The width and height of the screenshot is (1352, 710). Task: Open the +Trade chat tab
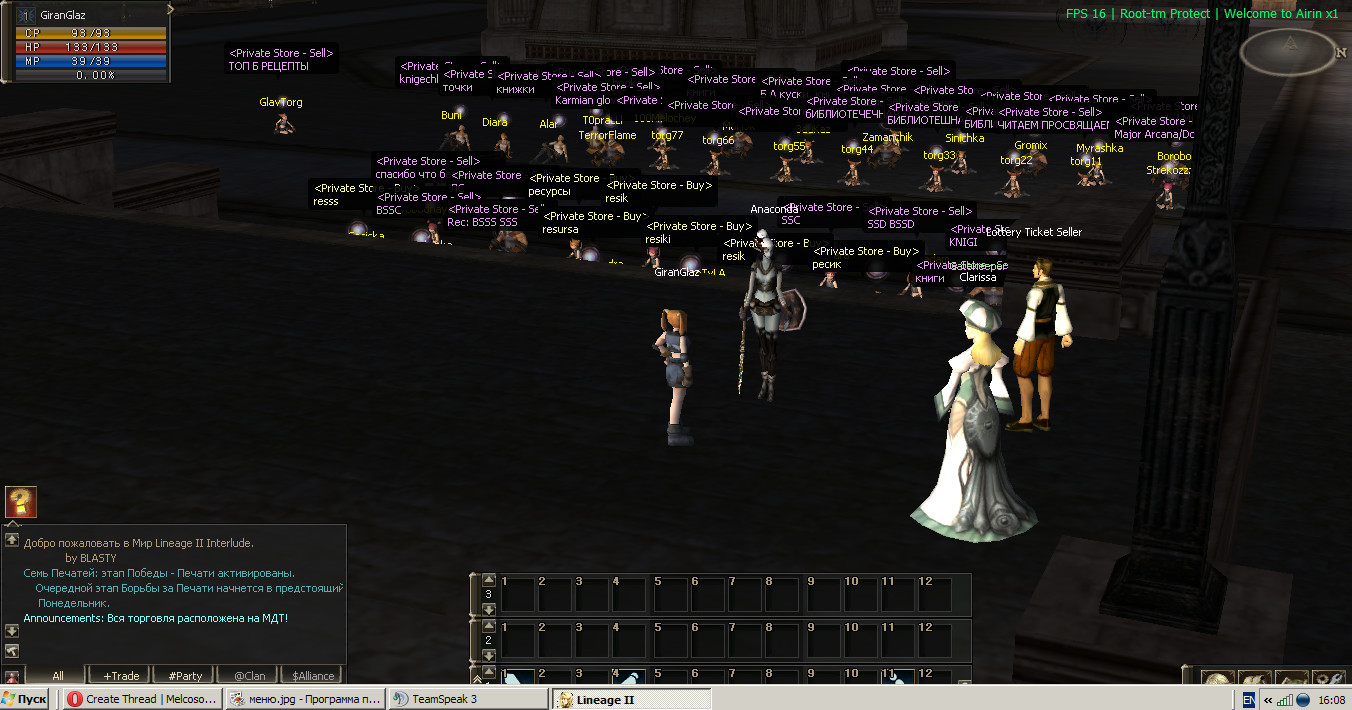tap(121, 676)
